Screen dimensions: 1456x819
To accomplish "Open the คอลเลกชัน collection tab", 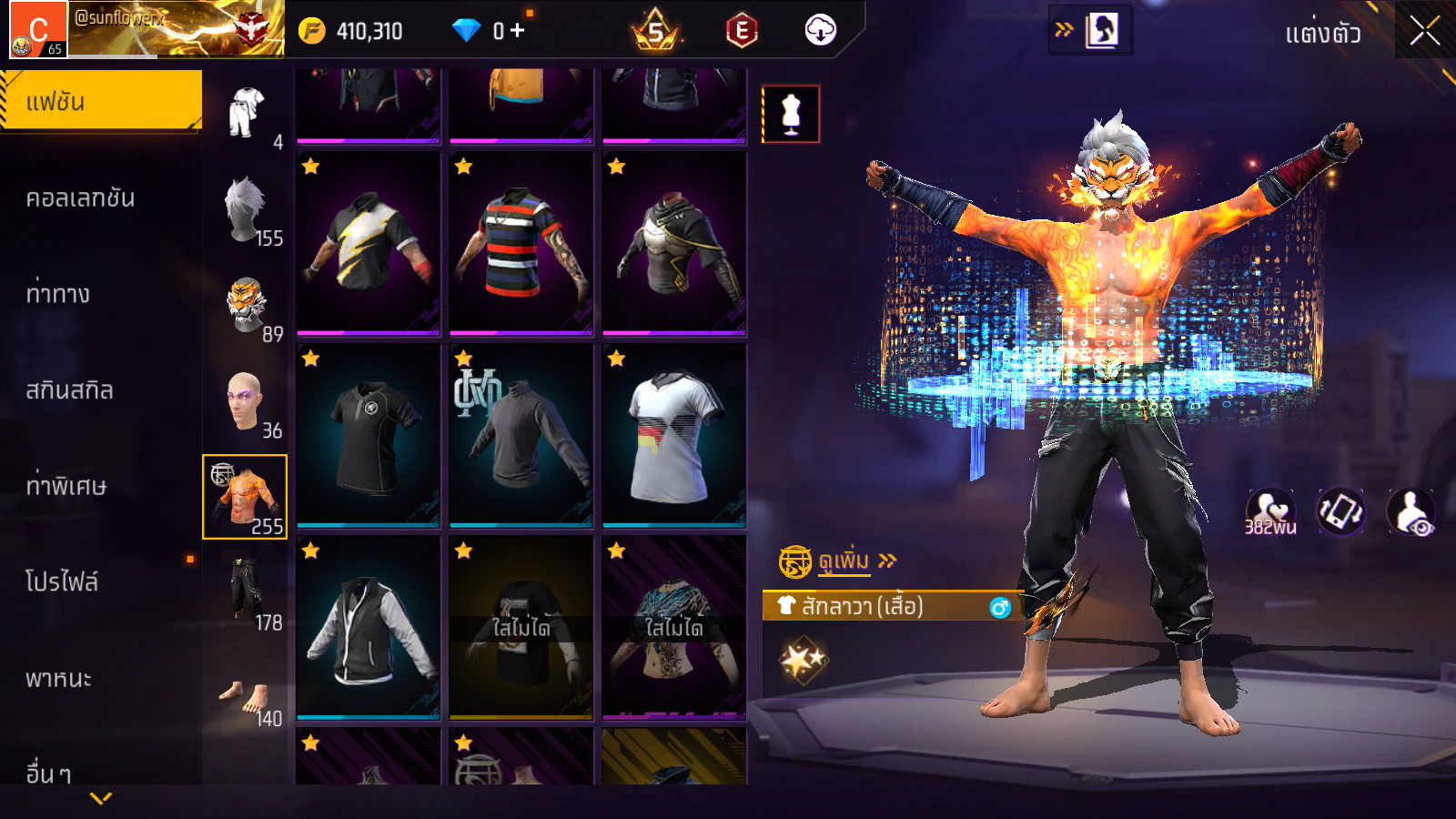I will click(x=81, y=198).
